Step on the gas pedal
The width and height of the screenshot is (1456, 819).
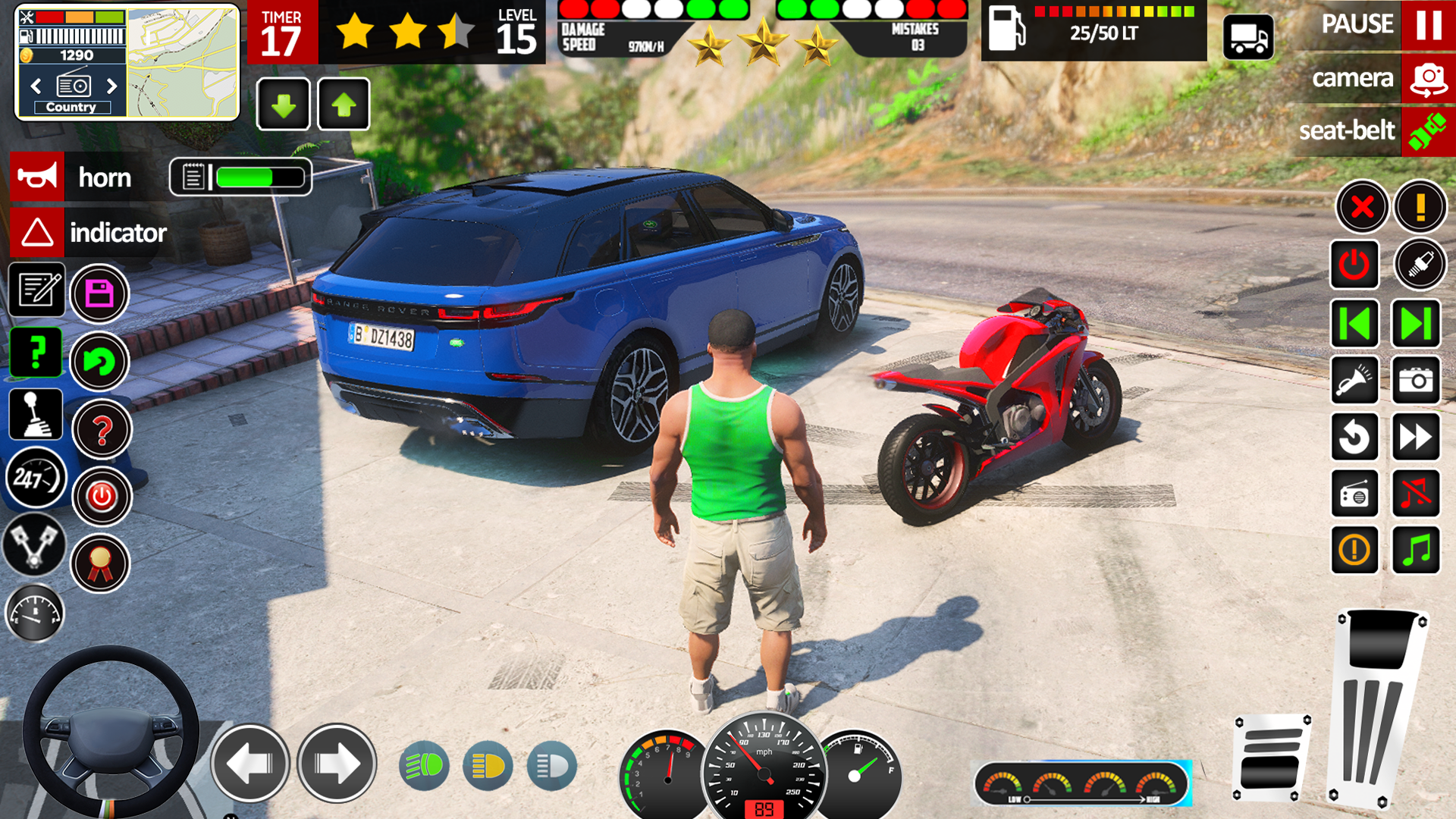pos(1377,709)
